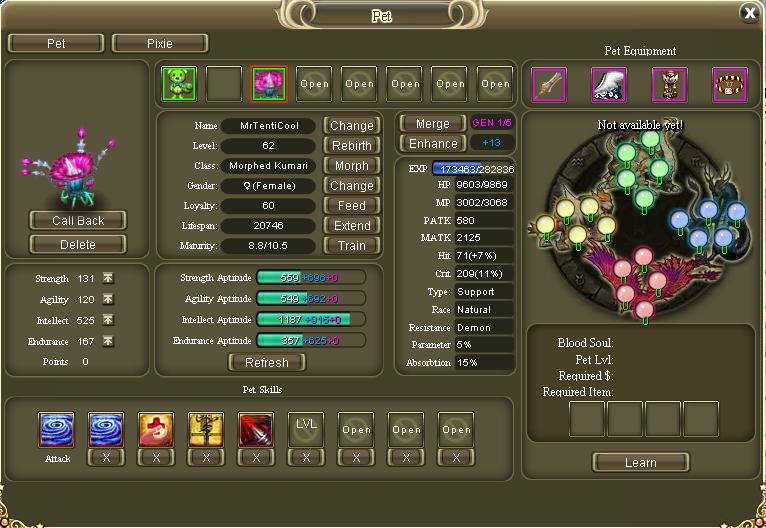The image size is (766, 528).
Task: Click the Learn button
Action: point(640,462)
